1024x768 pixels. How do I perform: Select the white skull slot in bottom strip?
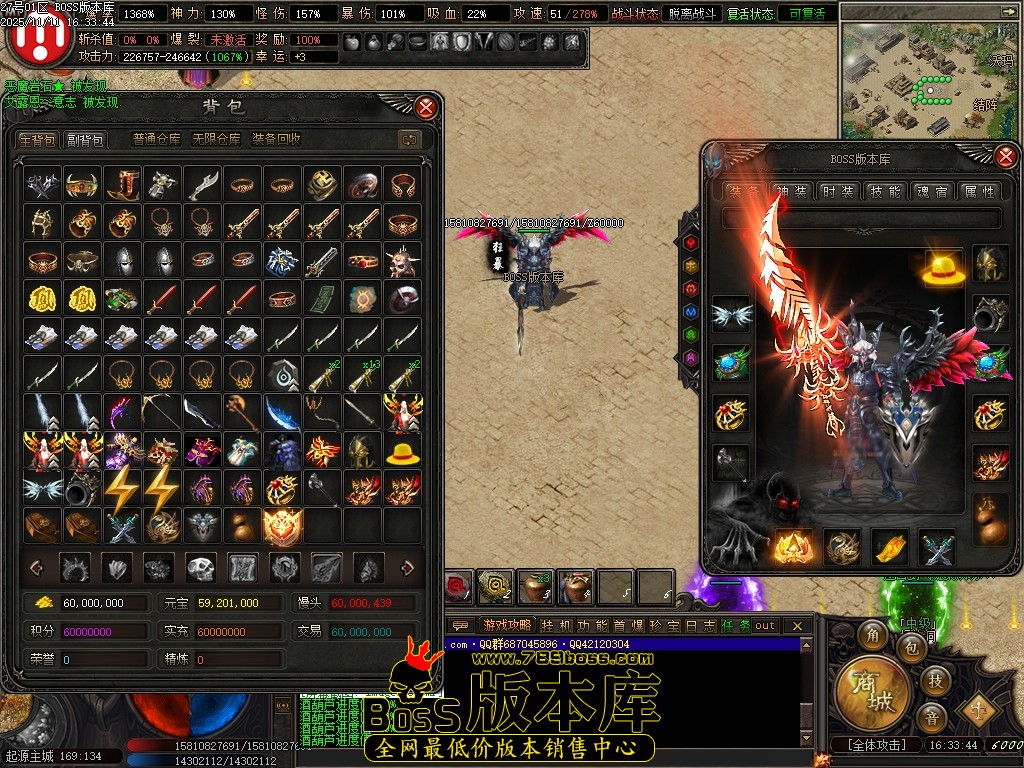pos(201,568)
